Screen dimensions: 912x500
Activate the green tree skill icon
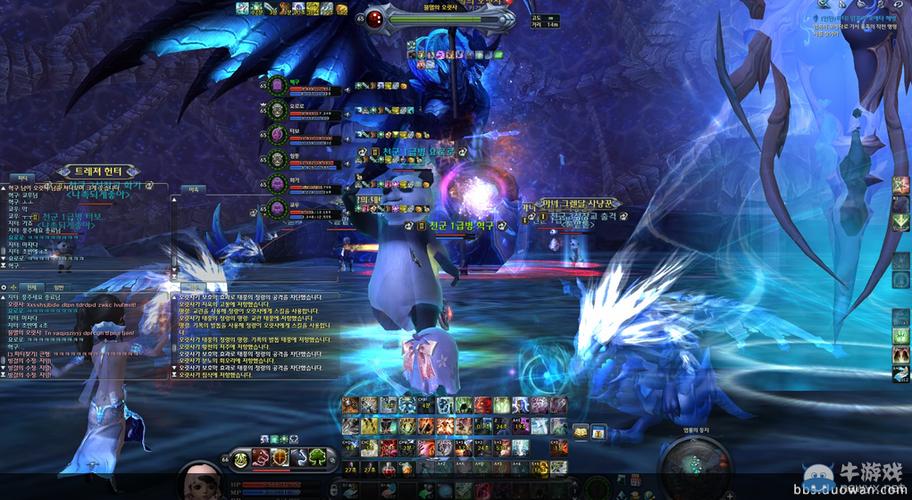318,458
